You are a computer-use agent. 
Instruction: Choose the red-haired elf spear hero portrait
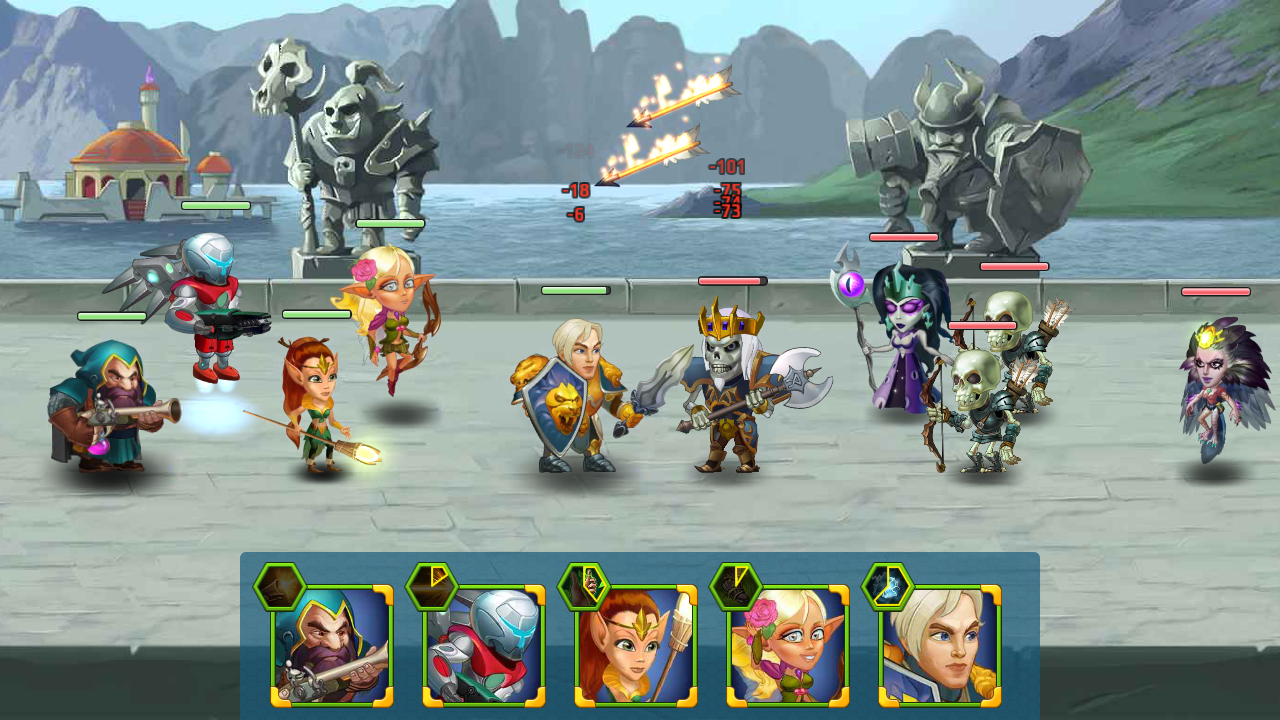pyautogui.click(x=636, y=646)
